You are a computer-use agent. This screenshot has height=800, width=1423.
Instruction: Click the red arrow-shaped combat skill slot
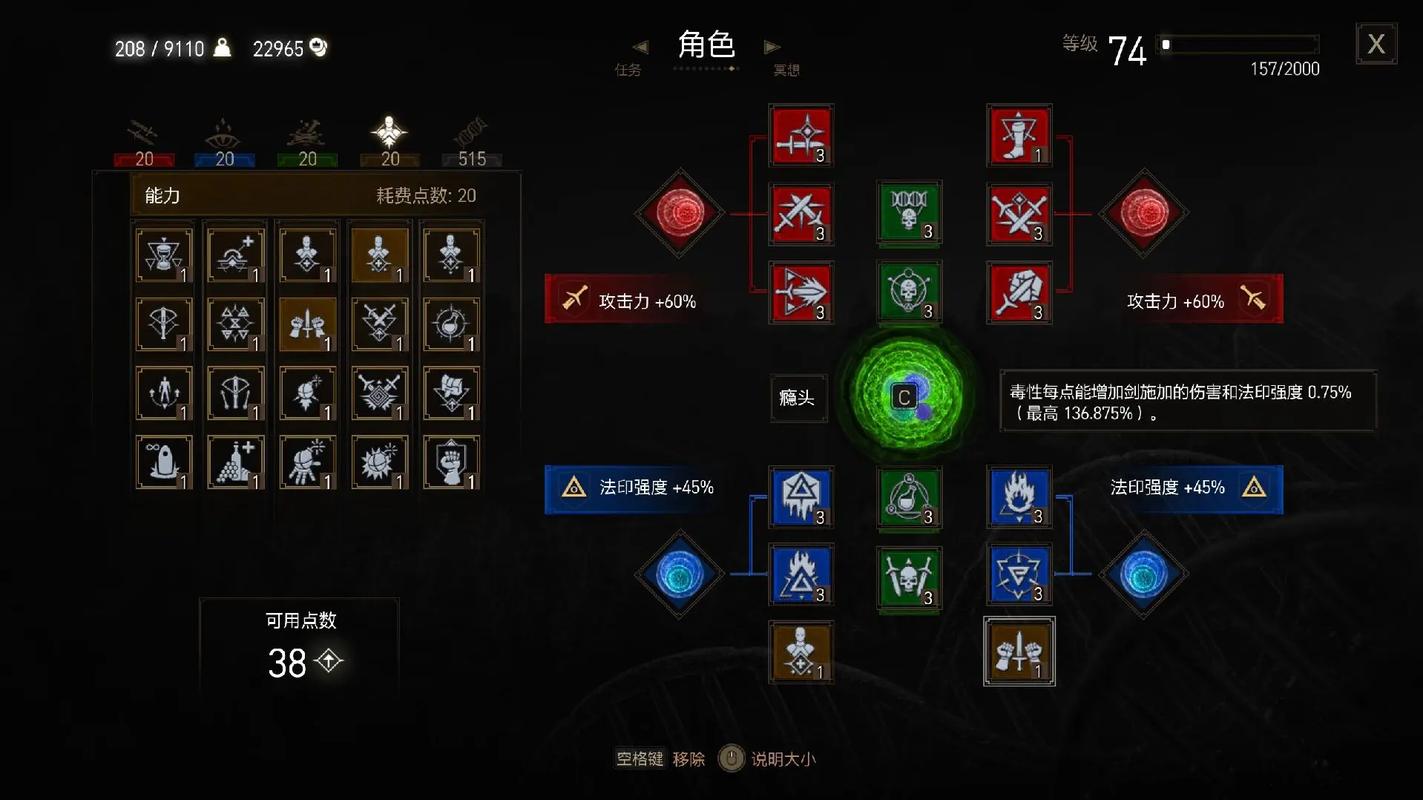click(800, 293)
